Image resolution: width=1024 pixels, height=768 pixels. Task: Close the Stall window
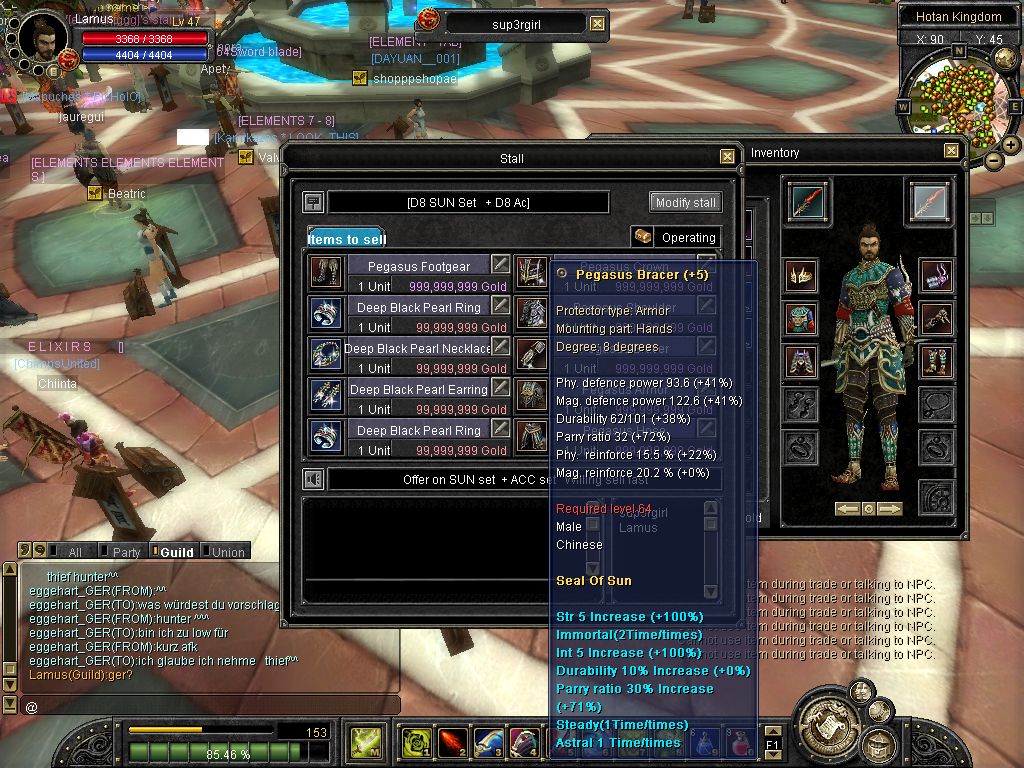click(727, 157)
